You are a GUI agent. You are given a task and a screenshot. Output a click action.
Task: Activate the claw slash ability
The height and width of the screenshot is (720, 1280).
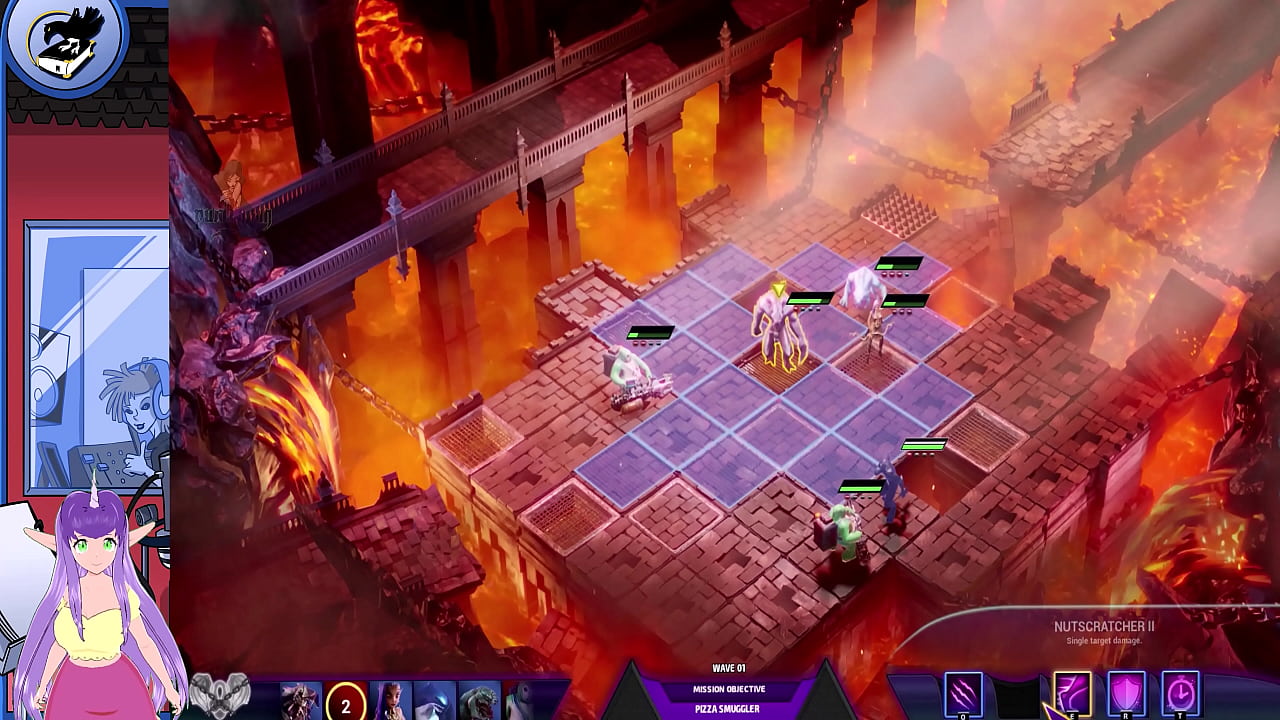click(963, 694)
